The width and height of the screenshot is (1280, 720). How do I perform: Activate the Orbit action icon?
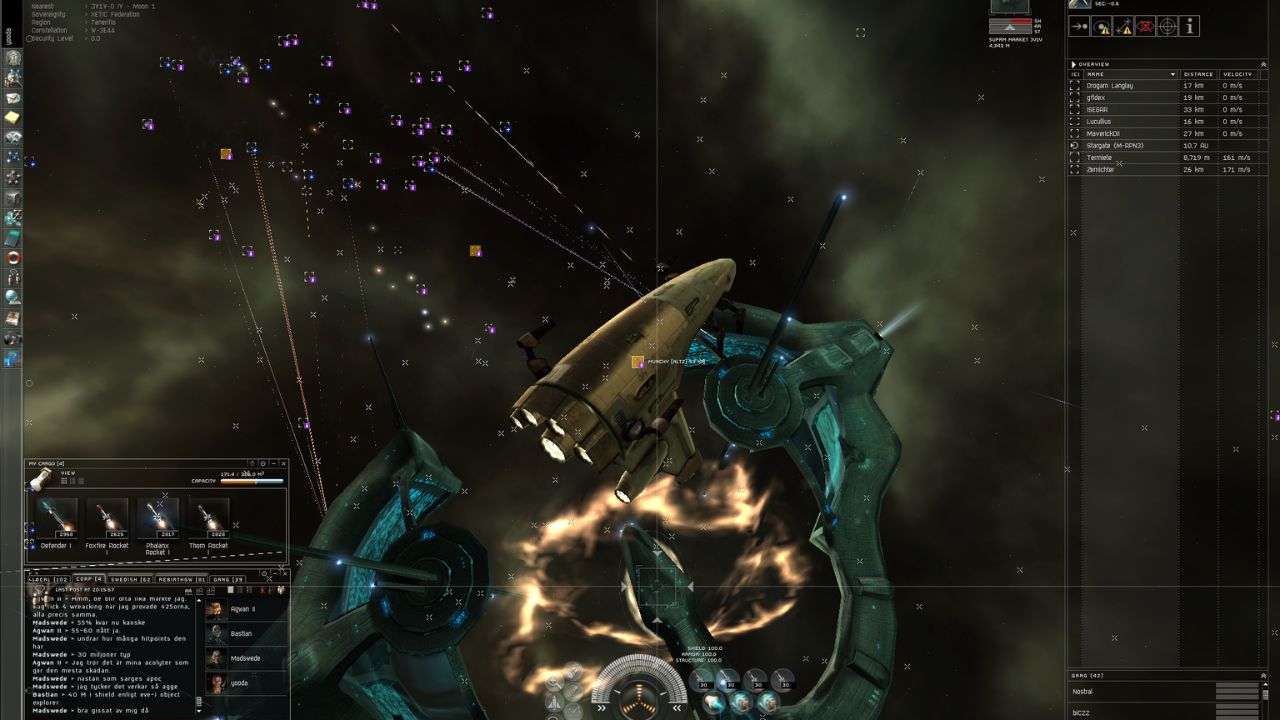(x=1101, y=27)
